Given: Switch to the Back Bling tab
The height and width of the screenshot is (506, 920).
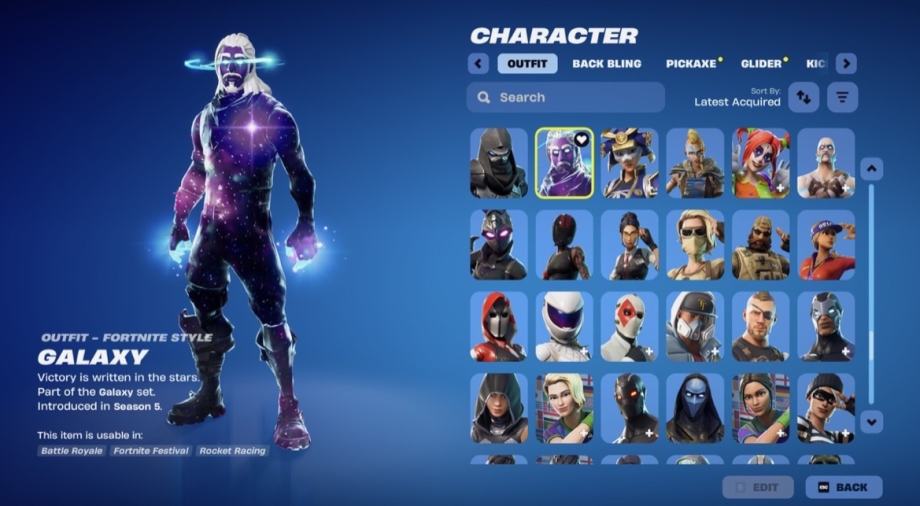Looking at the screenshot, I should 607,64.
